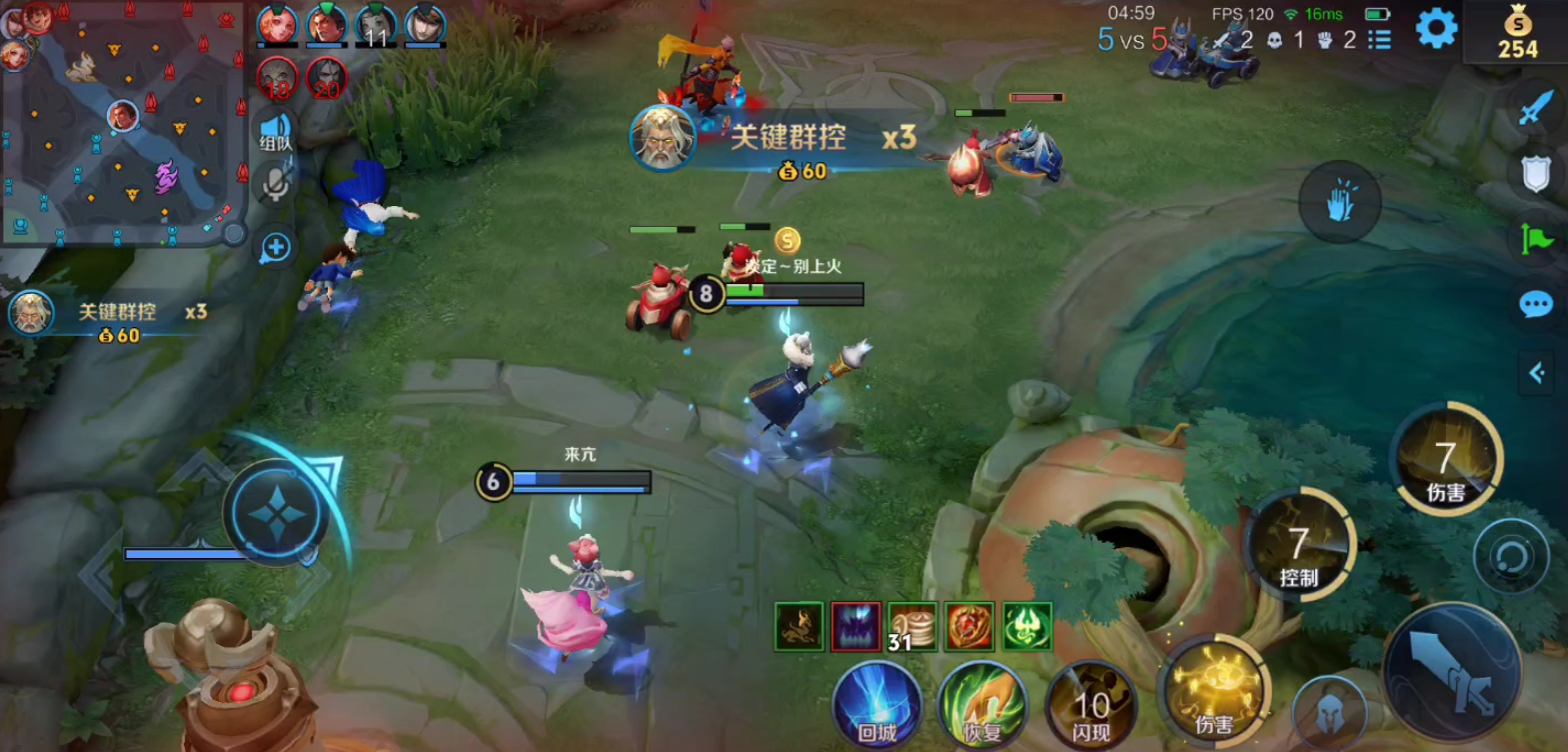Select the purple monster-face buff icon

856,627
